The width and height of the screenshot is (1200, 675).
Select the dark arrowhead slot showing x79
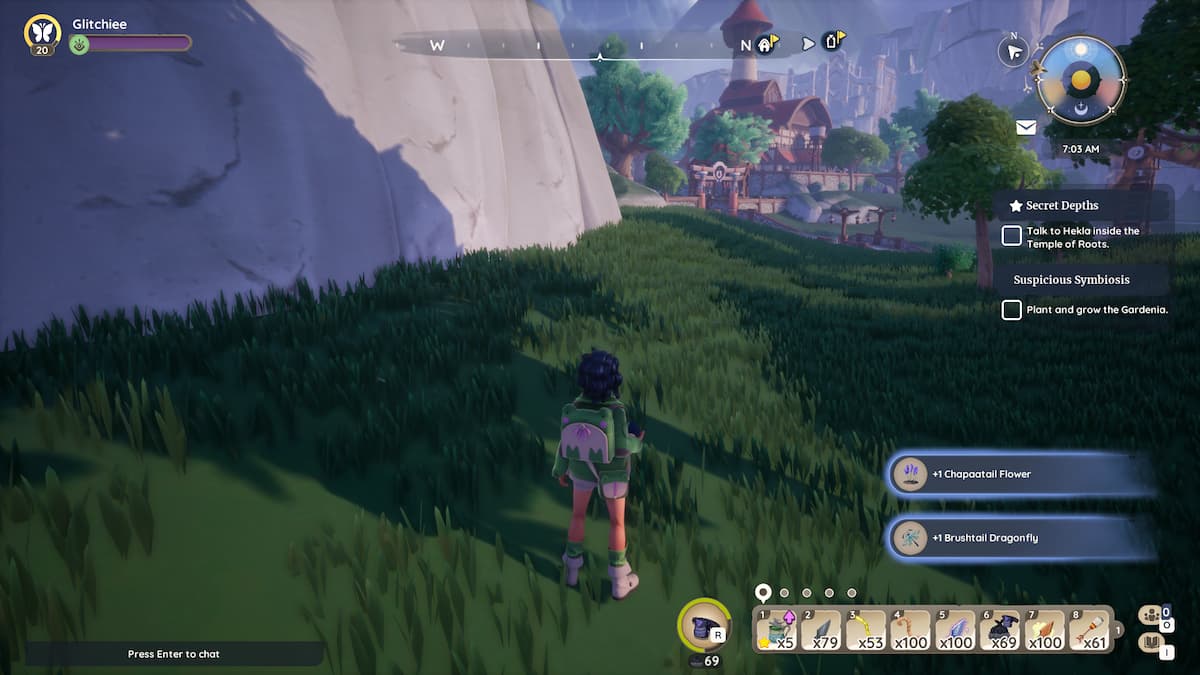coord(821,629)
